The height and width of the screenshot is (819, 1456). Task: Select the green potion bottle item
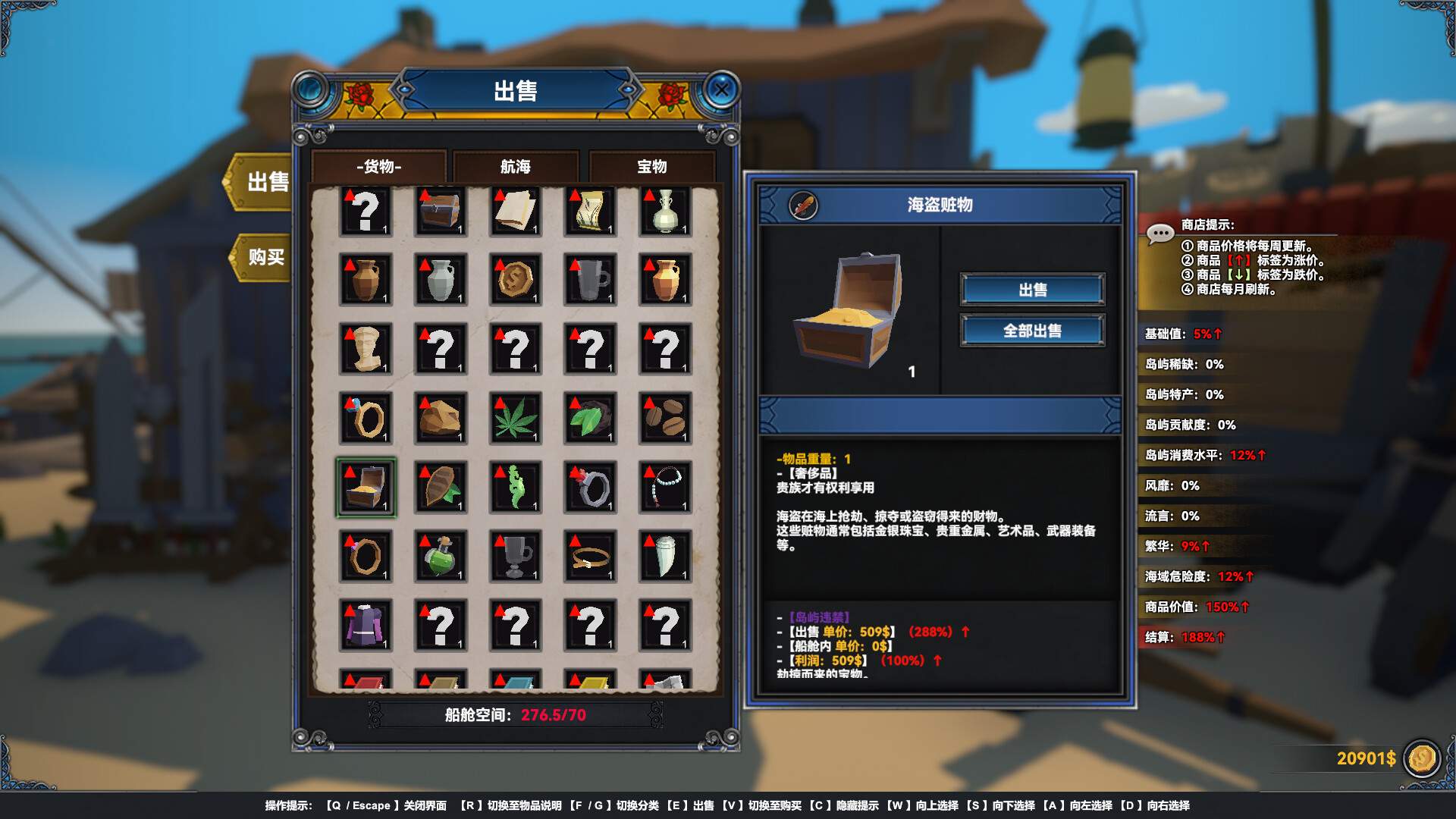(x=440, y=554)
